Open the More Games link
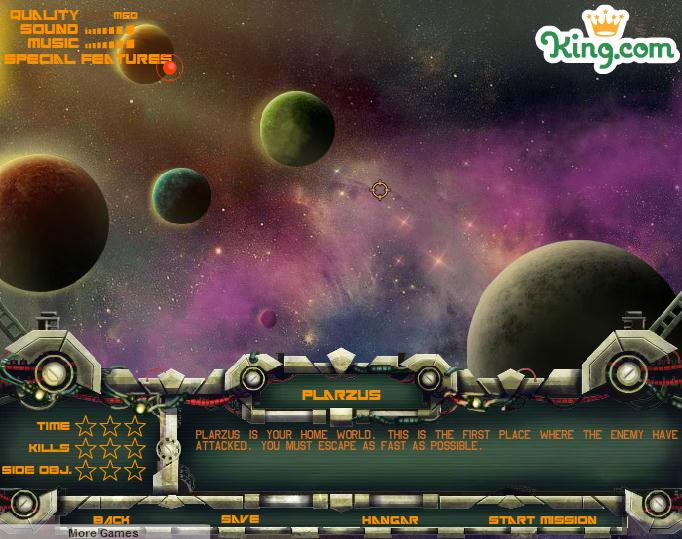682x539 pixels. pos(103,533)
